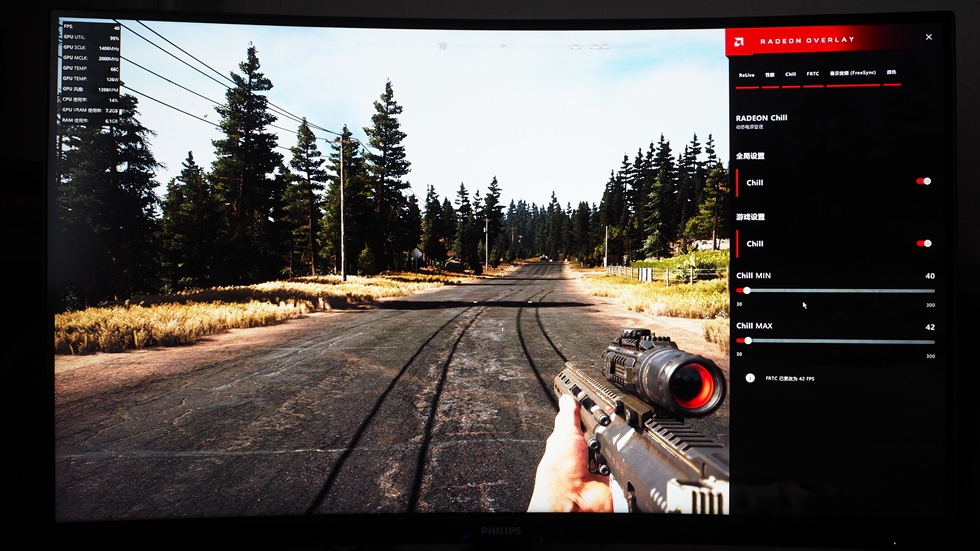Switch to the ReLive tab

[x=746, y=74]
